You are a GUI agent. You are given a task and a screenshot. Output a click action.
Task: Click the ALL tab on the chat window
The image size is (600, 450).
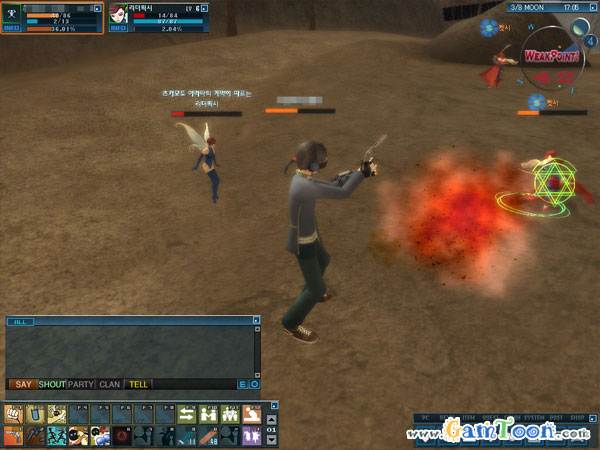coord(22,322)
